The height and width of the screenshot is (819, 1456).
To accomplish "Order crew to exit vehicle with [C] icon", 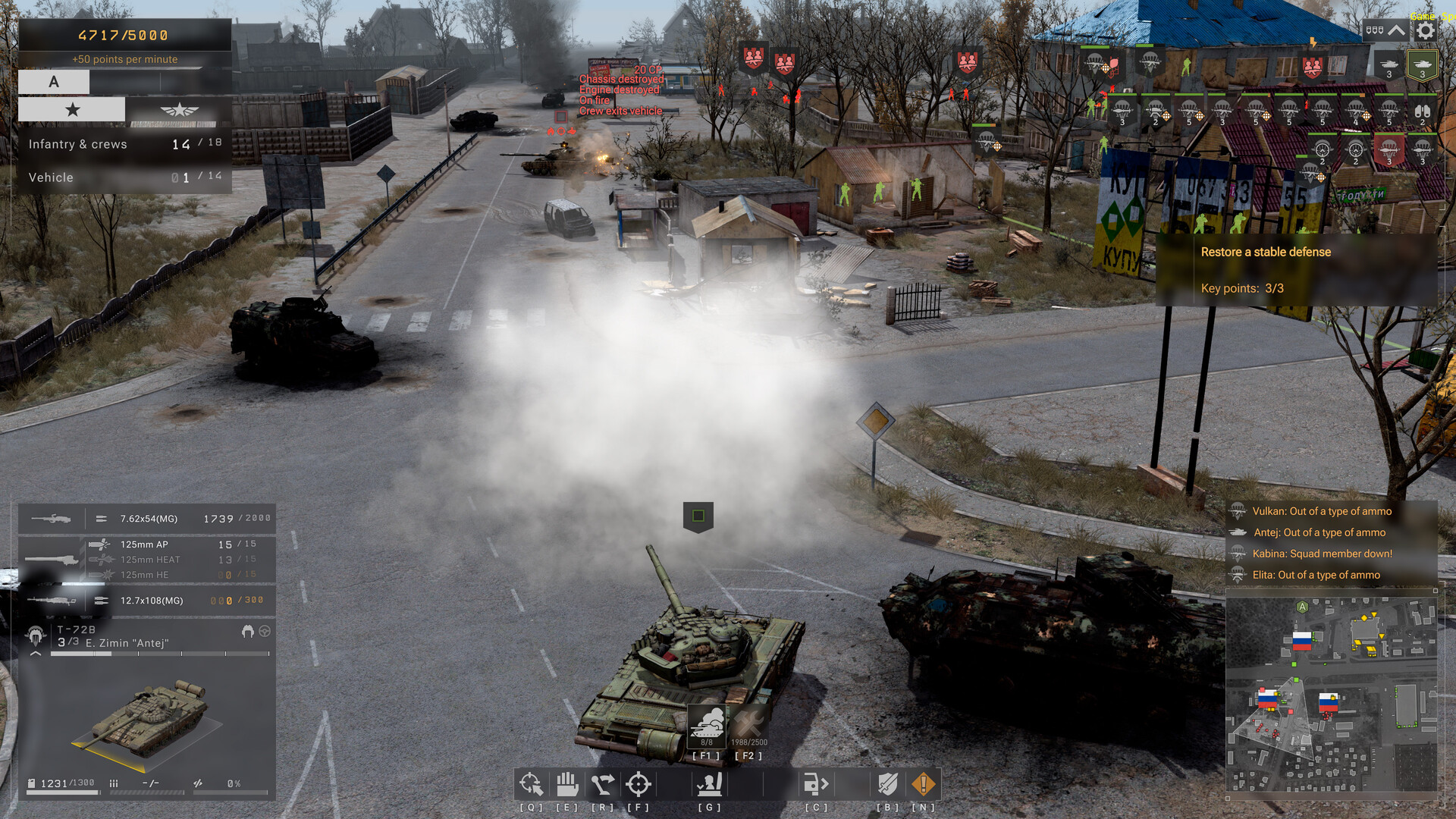I will click(817, 783).
